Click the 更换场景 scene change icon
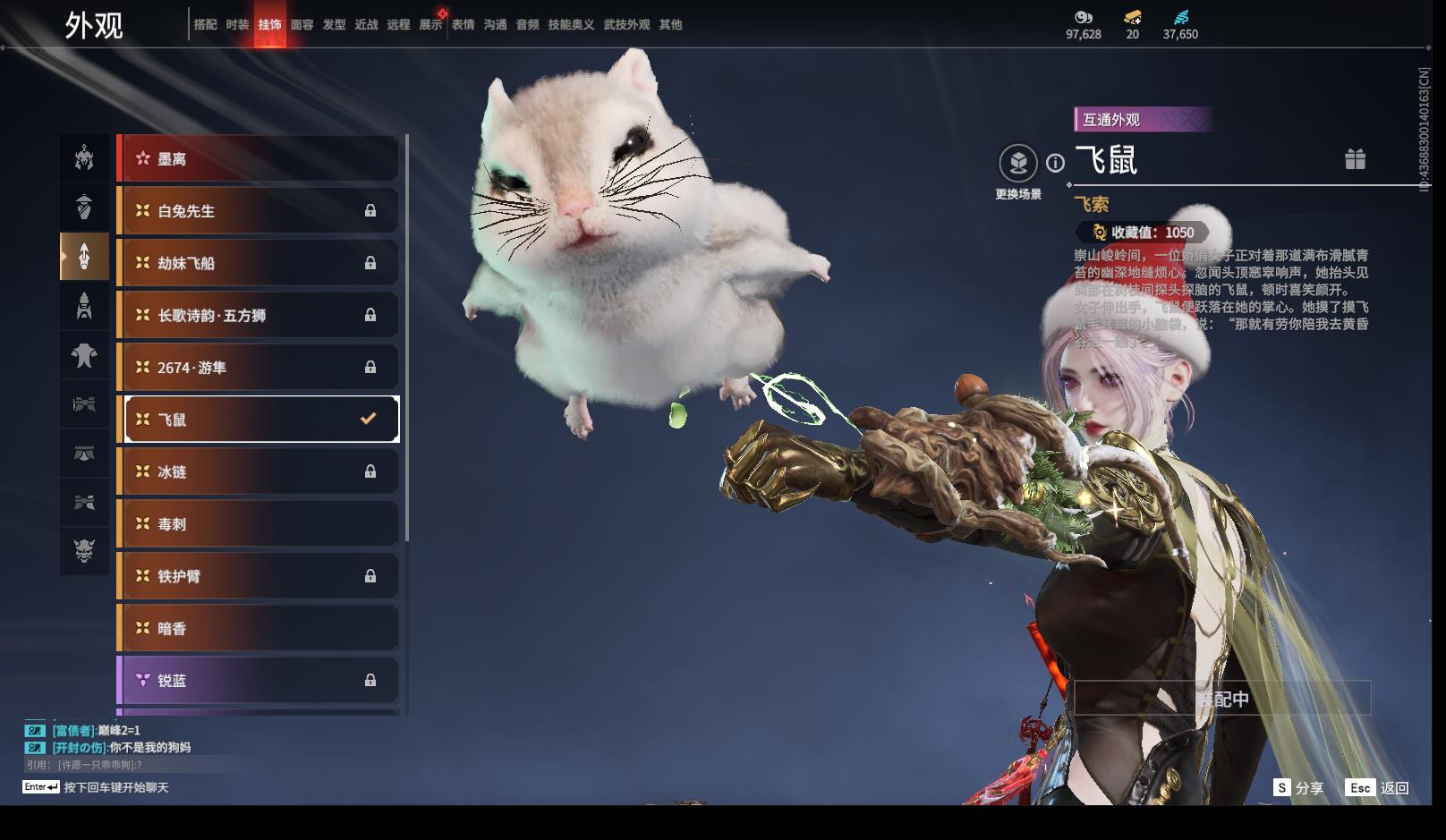The height and width of the screenshot is (840, 1446). click(x=1017, y=164)
